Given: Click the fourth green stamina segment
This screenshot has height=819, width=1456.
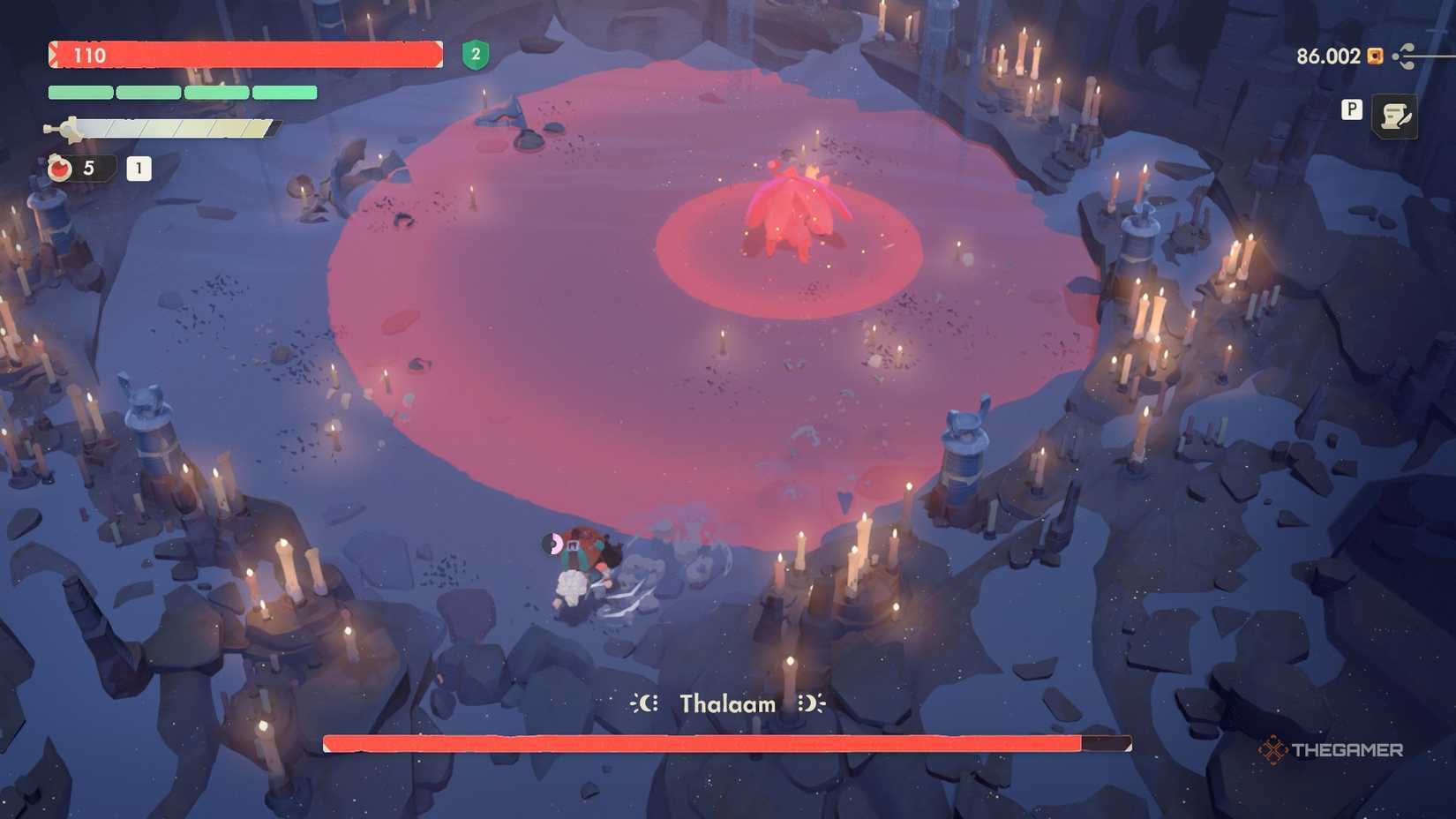Looking at the screenshot, I should pos(285,92).
